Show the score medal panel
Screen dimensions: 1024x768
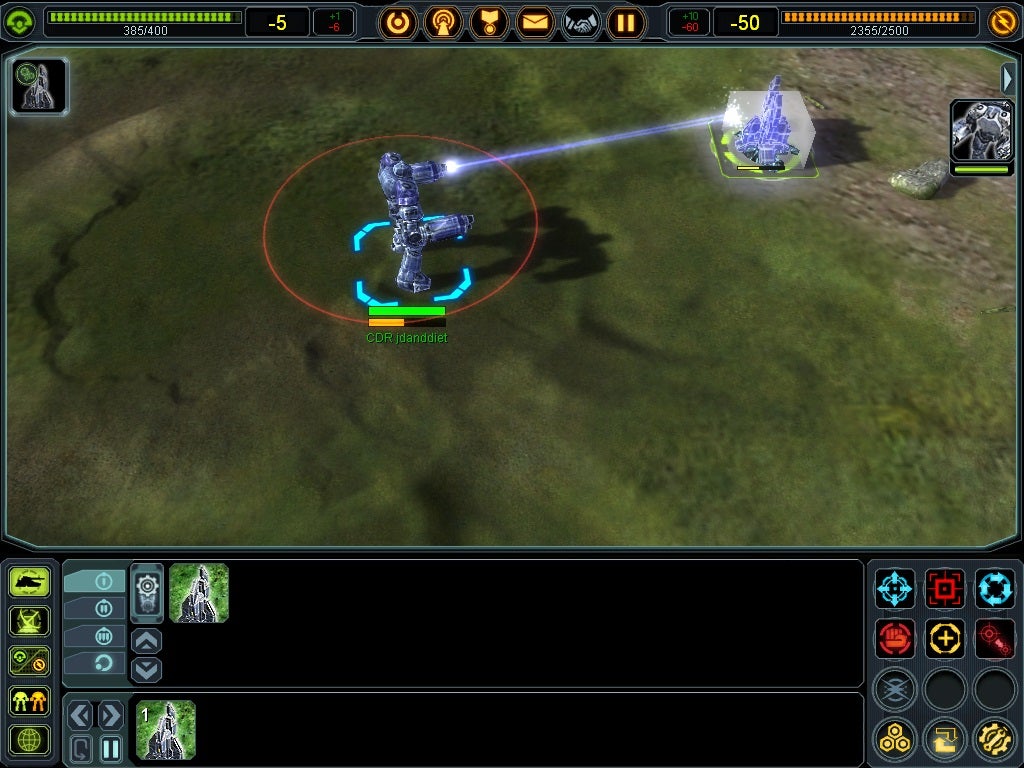pos(489,21)
